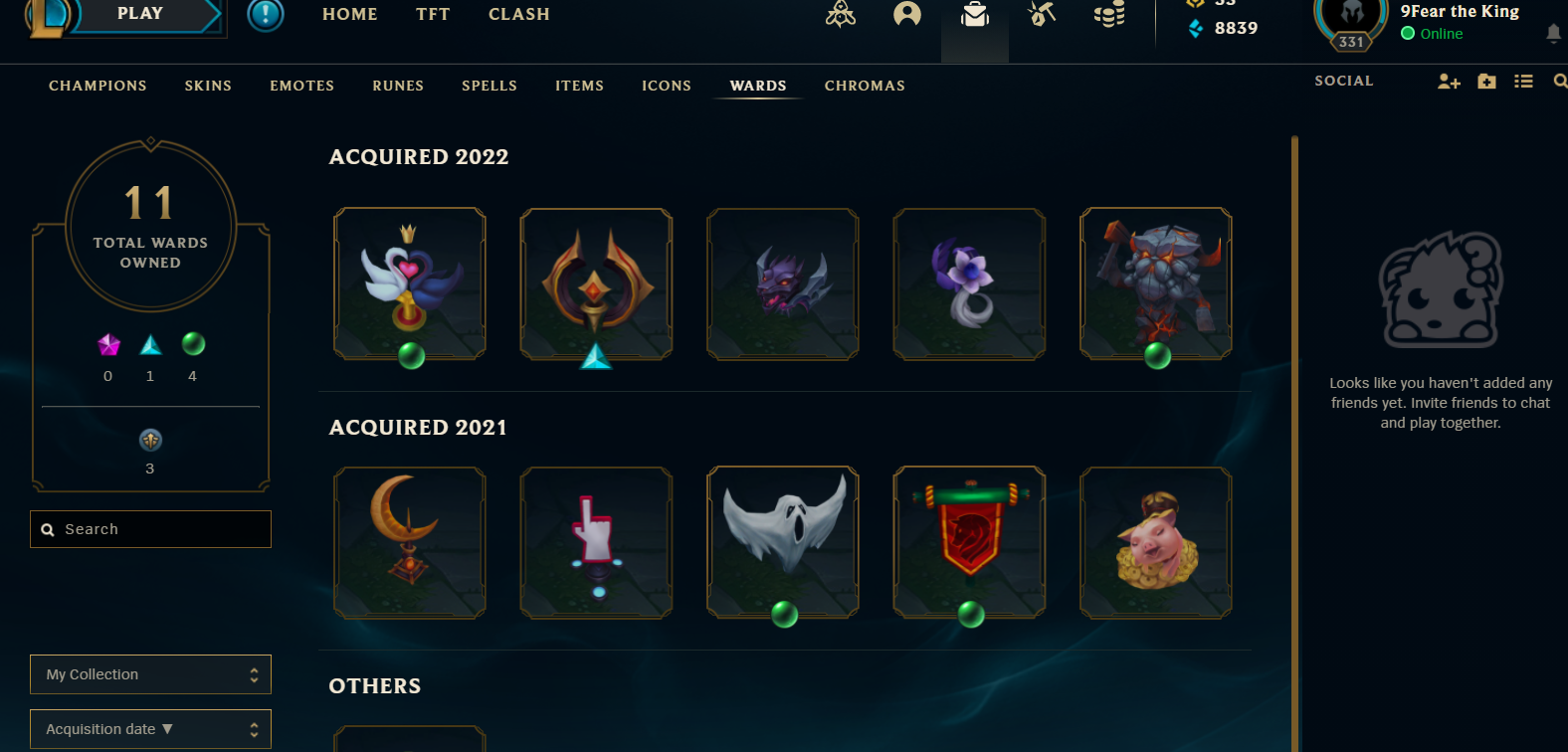Open the Acquisition date sort dropdown
Viewport: 1568px width, 752px height.
[x=150, y=729]
